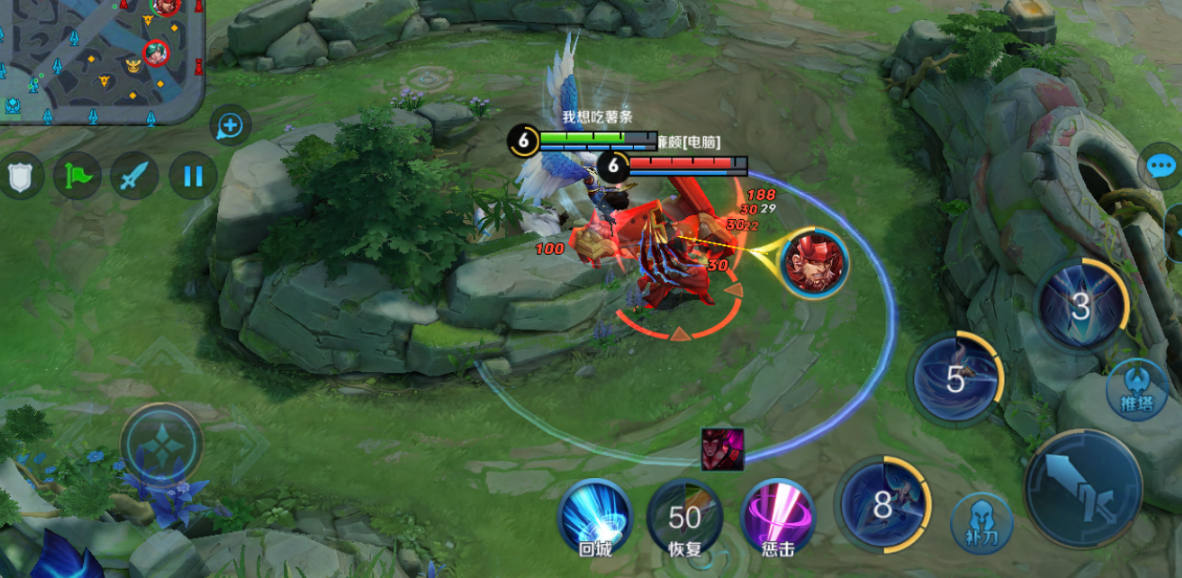Viewport: 1182px width, 578px height.
Task: Use the 恢复 restore spell
Action: click(x=685, y=515)
